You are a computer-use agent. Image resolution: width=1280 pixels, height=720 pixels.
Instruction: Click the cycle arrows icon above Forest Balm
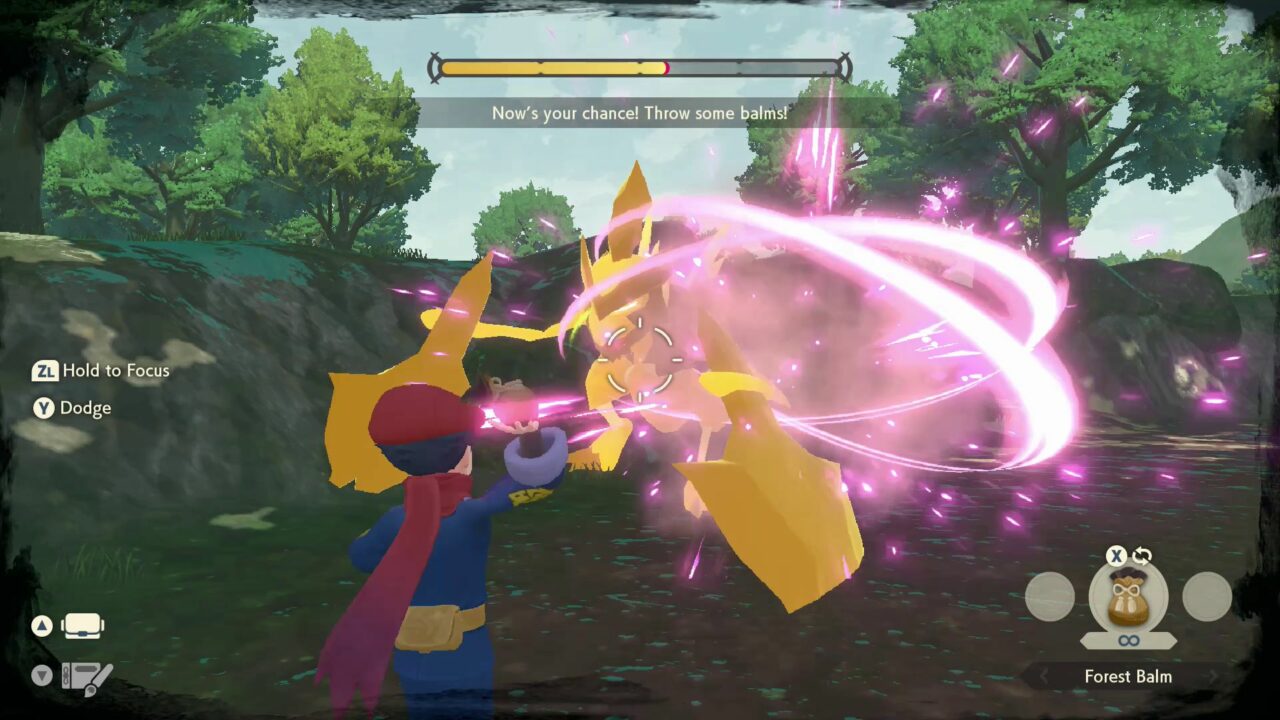point(1142,555)
